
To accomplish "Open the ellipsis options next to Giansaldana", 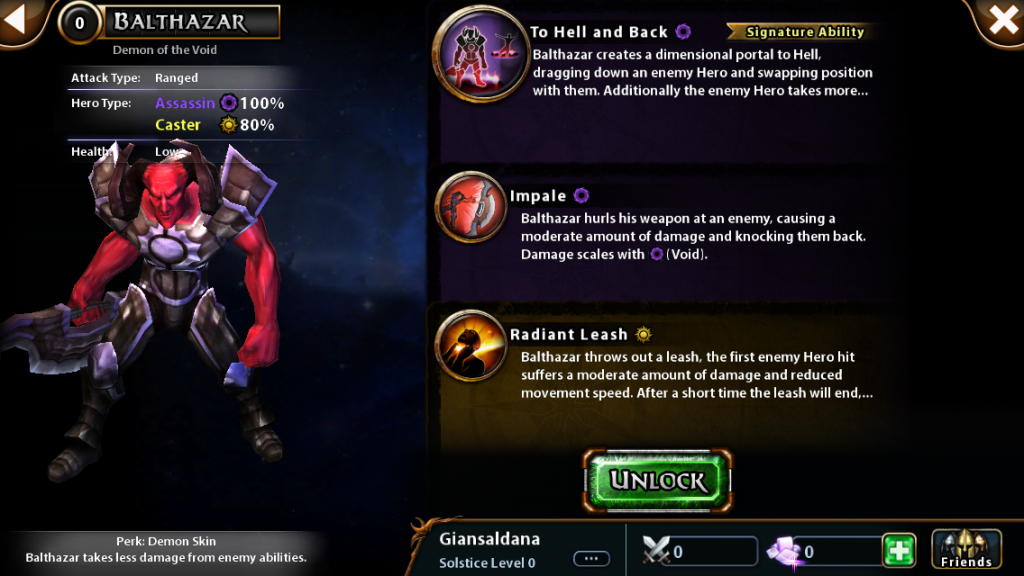I will (x=591, y=558).
